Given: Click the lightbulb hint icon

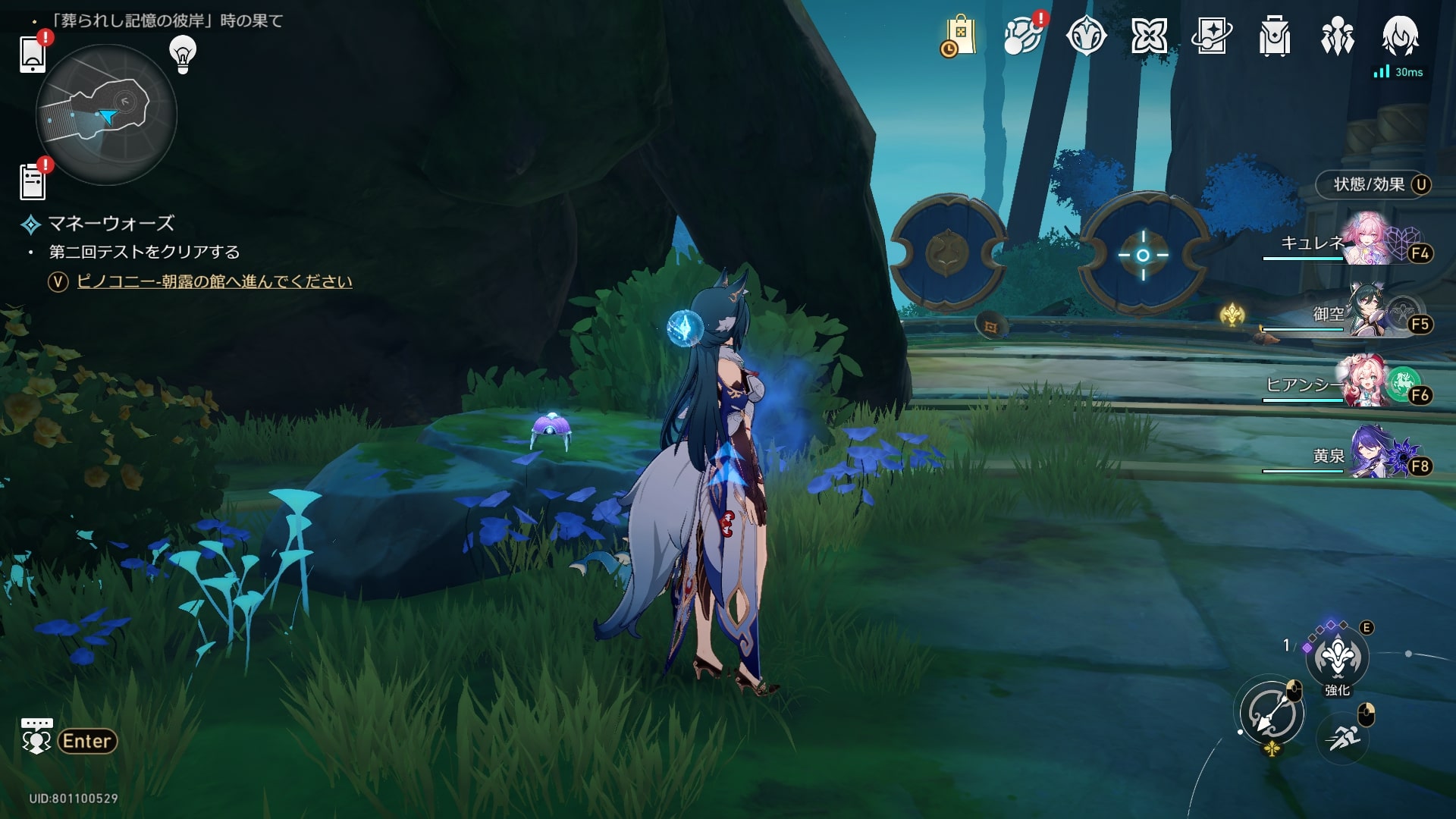Looking at the screenshot, I should coord(183,53).
